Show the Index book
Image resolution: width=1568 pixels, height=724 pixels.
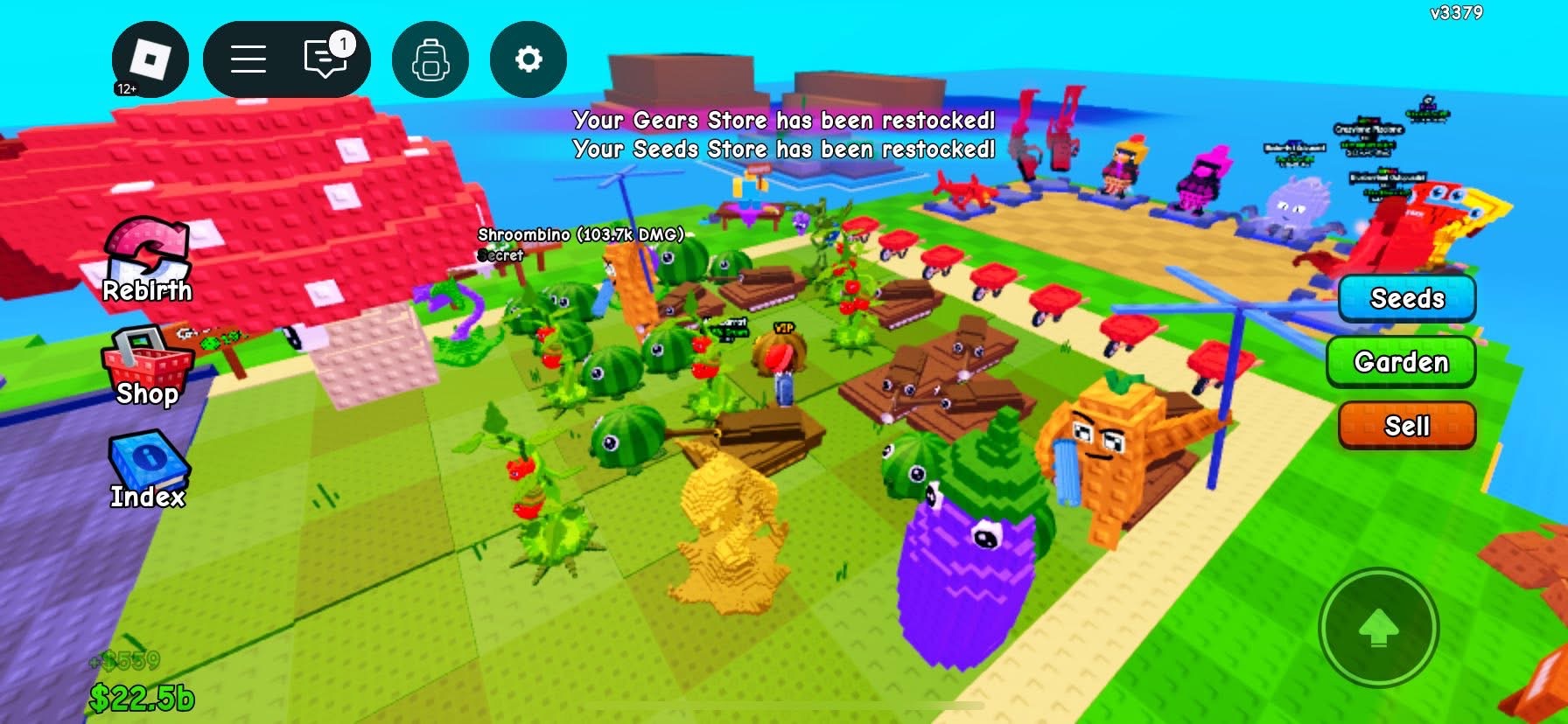click(x=147, y=470)
